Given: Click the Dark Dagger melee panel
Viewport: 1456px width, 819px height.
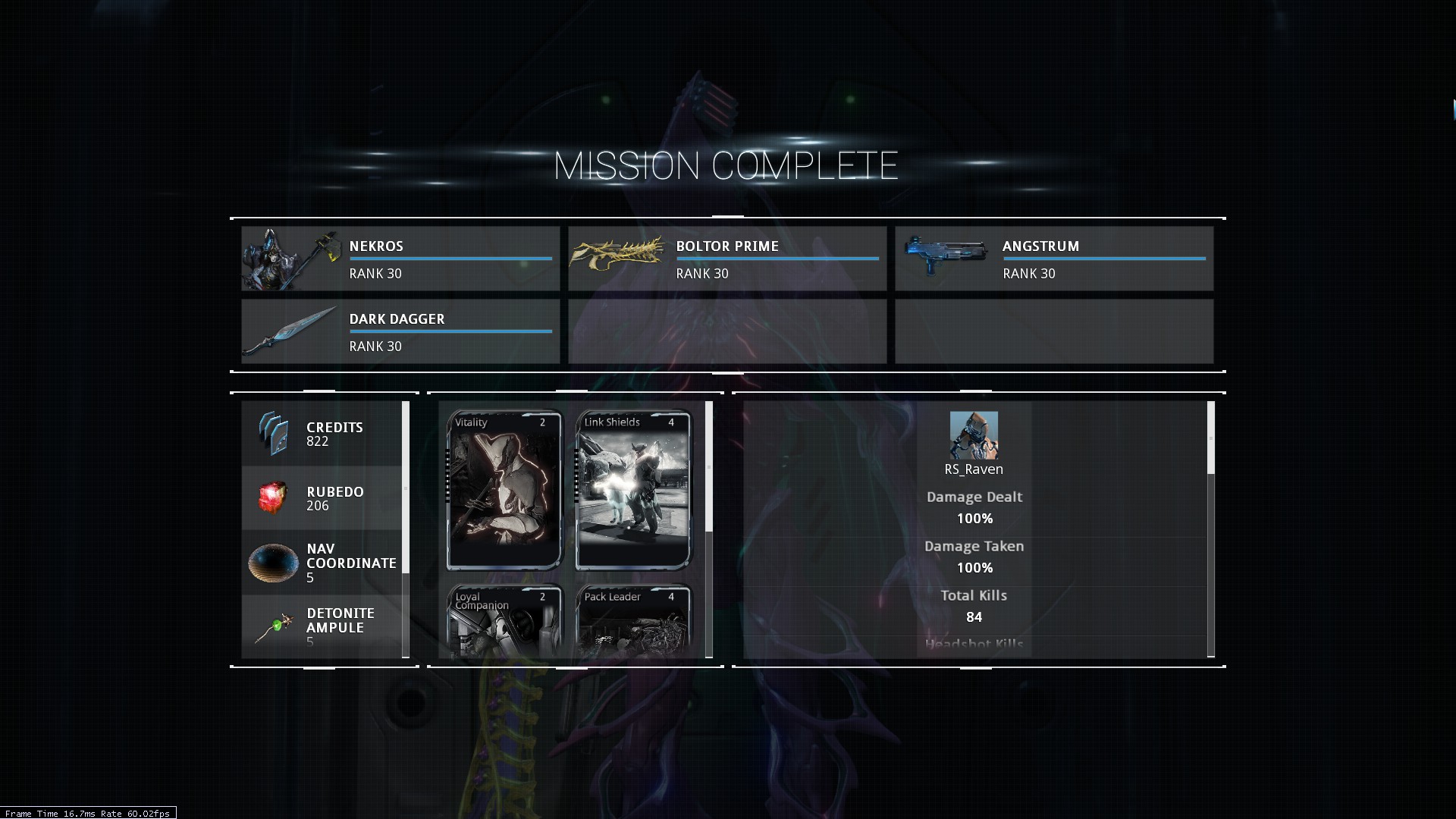Looking at the screenshot, I should pos(400,331).
